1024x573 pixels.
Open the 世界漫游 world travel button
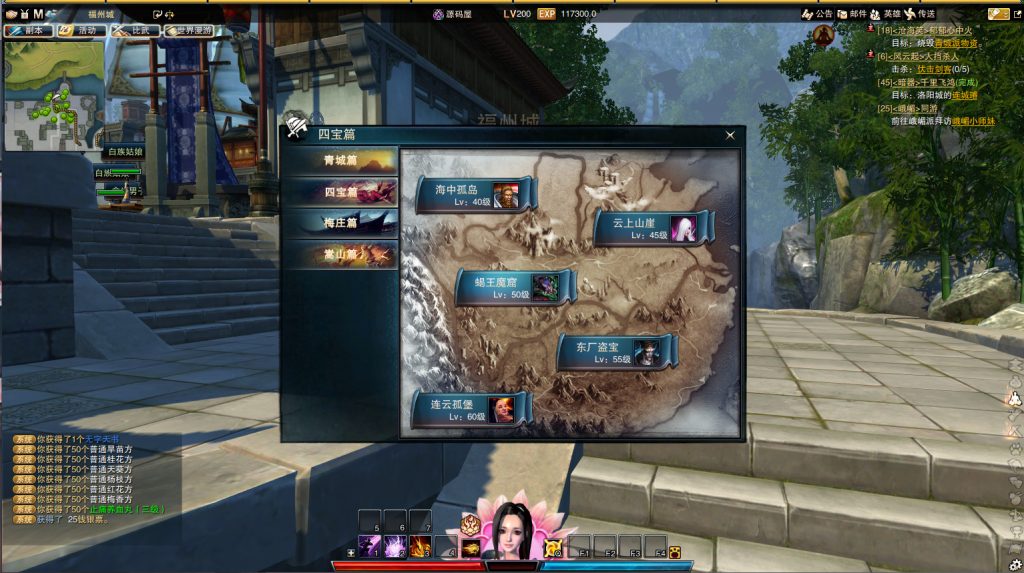pyautogui.click(x=190, y=31)
